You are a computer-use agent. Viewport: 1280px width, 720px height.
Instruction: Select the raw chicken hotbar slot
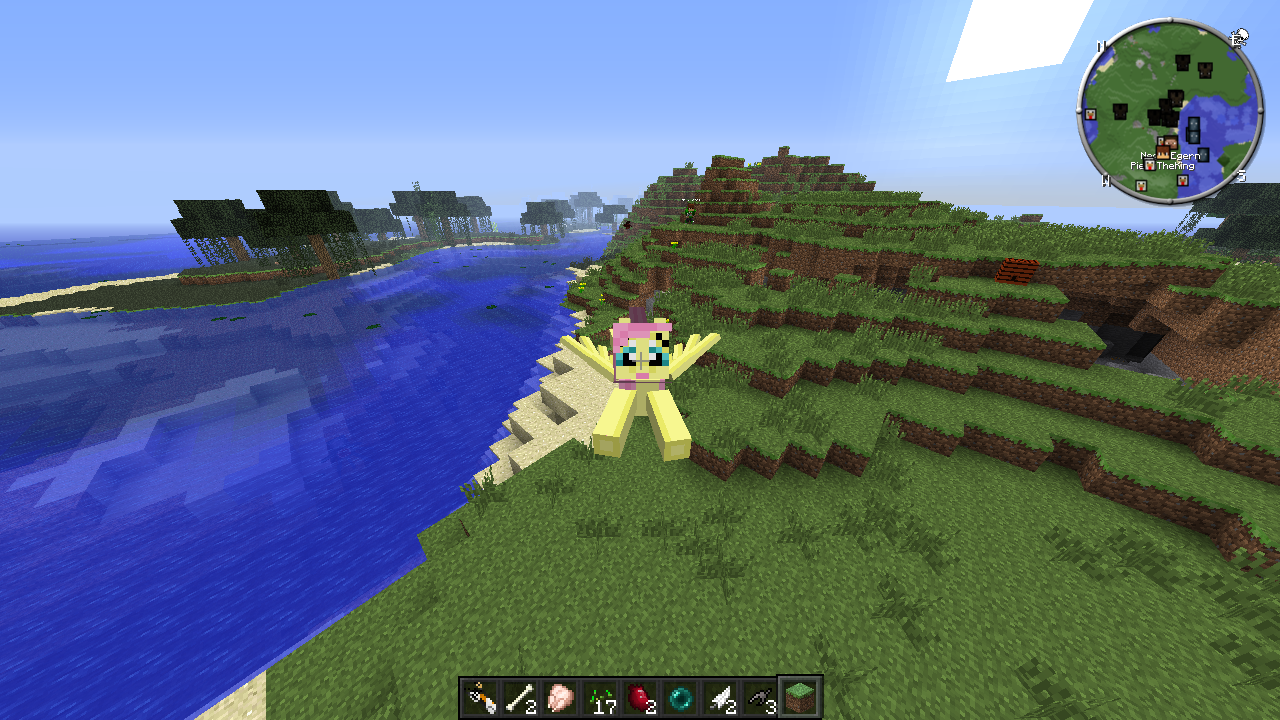pyautogui.click(x=561, y=696)
